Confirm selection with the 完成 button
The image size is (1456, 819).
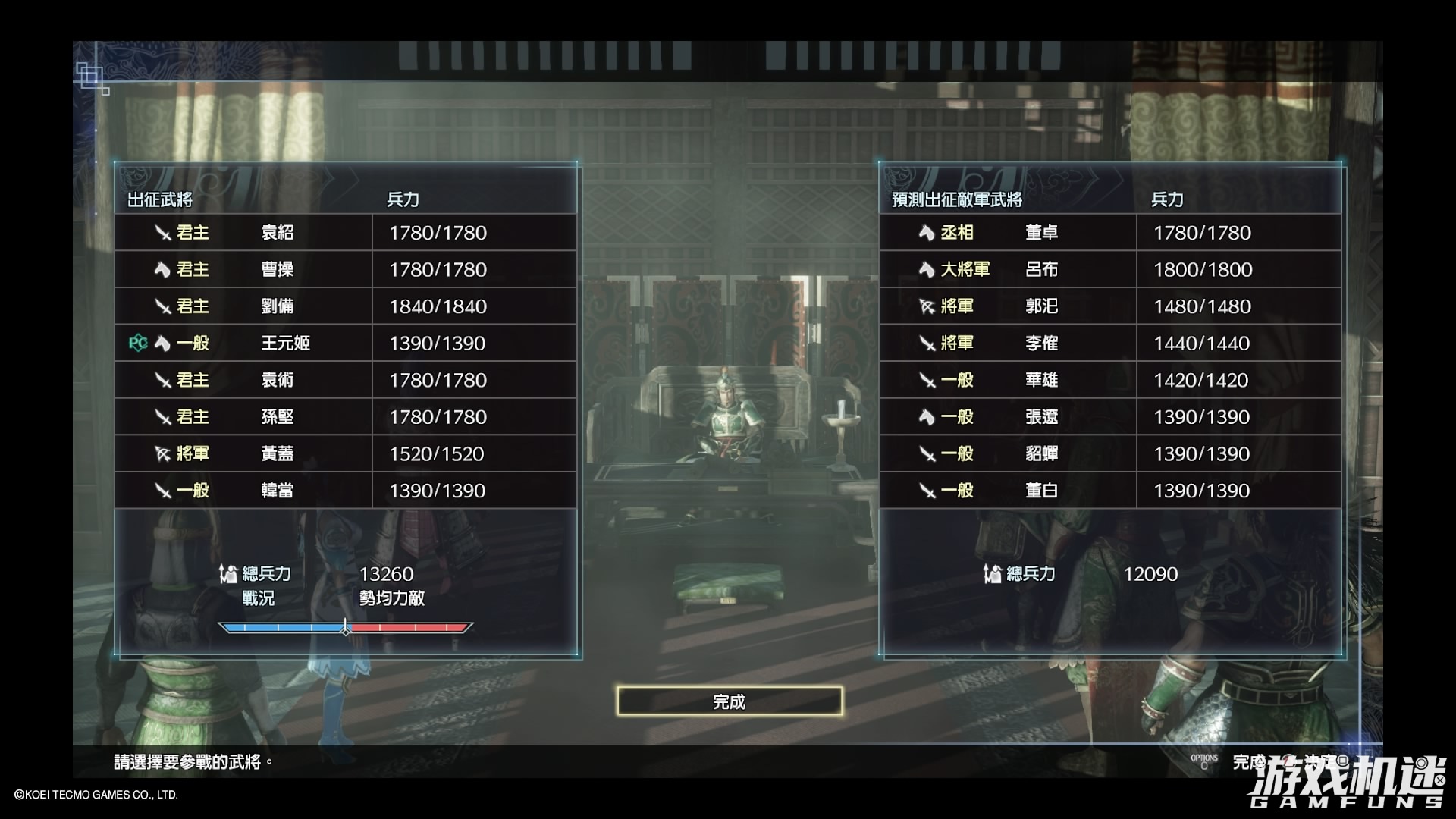pyautogui.click(x=729, y=701)
